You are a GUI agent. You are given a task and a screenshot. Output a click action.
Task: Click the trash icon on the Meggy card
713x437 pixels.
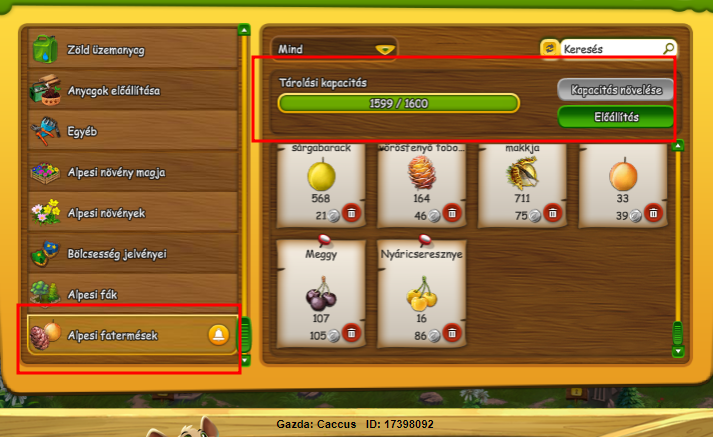[351, 334]
